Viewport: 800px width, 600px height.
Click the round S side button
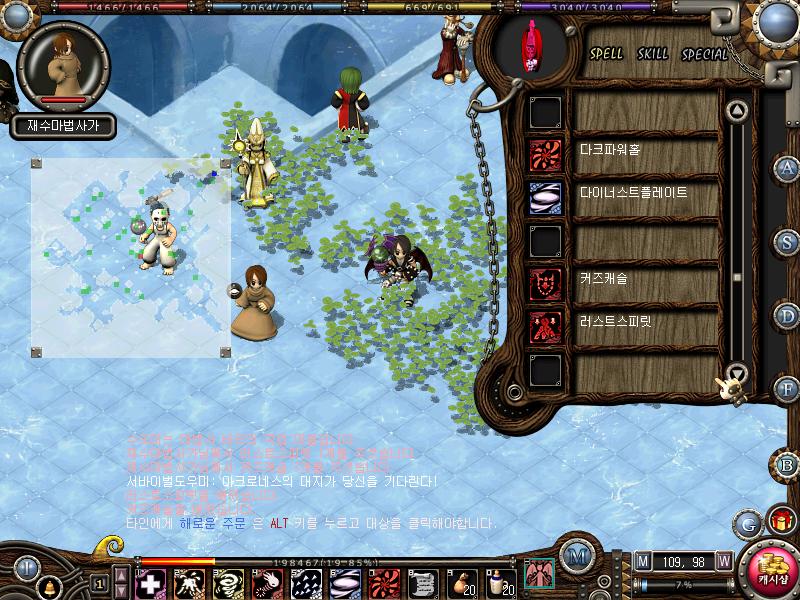pos(788,241)
